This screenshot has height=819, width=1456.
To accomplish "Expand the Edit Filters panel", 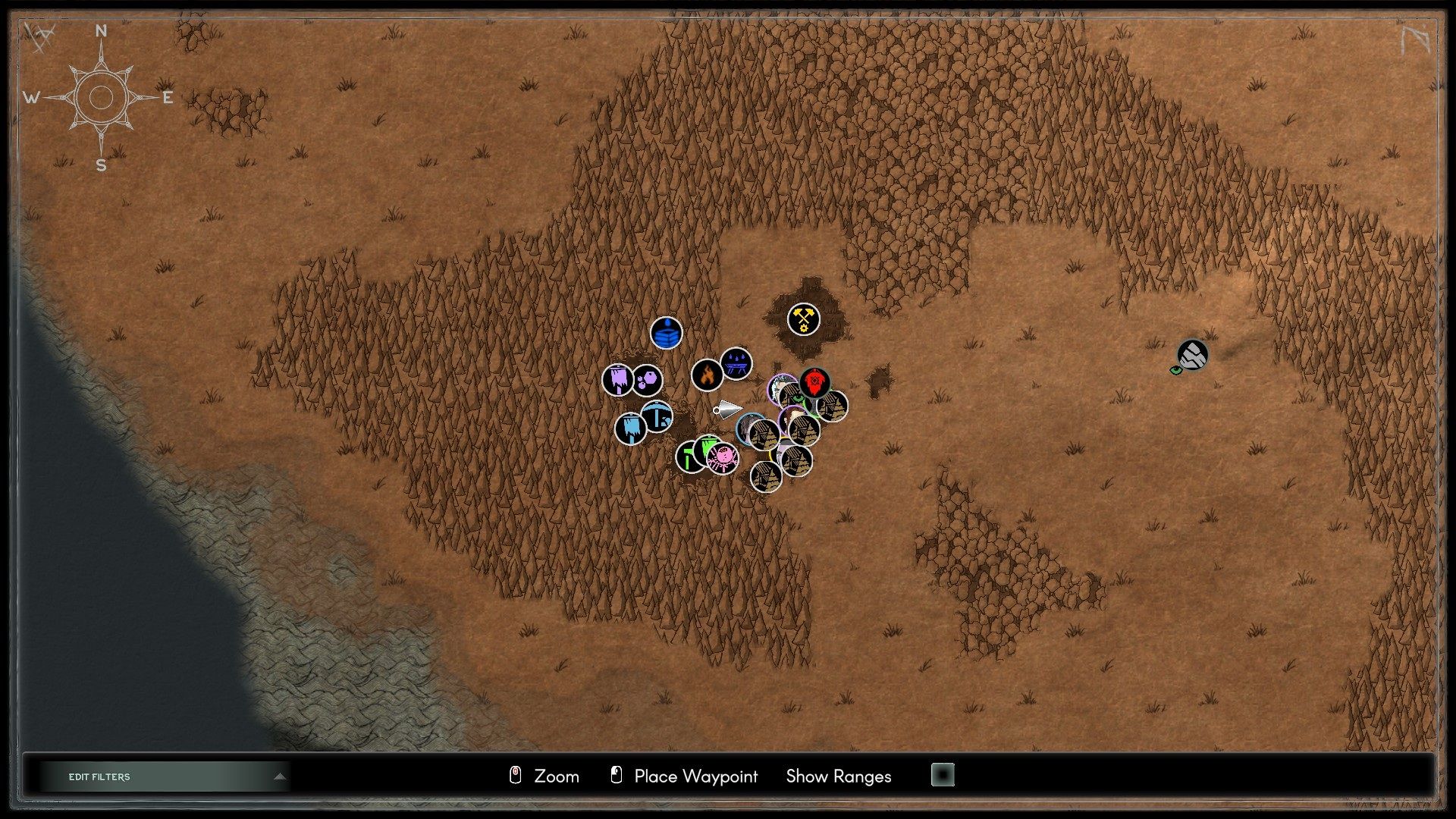I will tap(163, 777).
